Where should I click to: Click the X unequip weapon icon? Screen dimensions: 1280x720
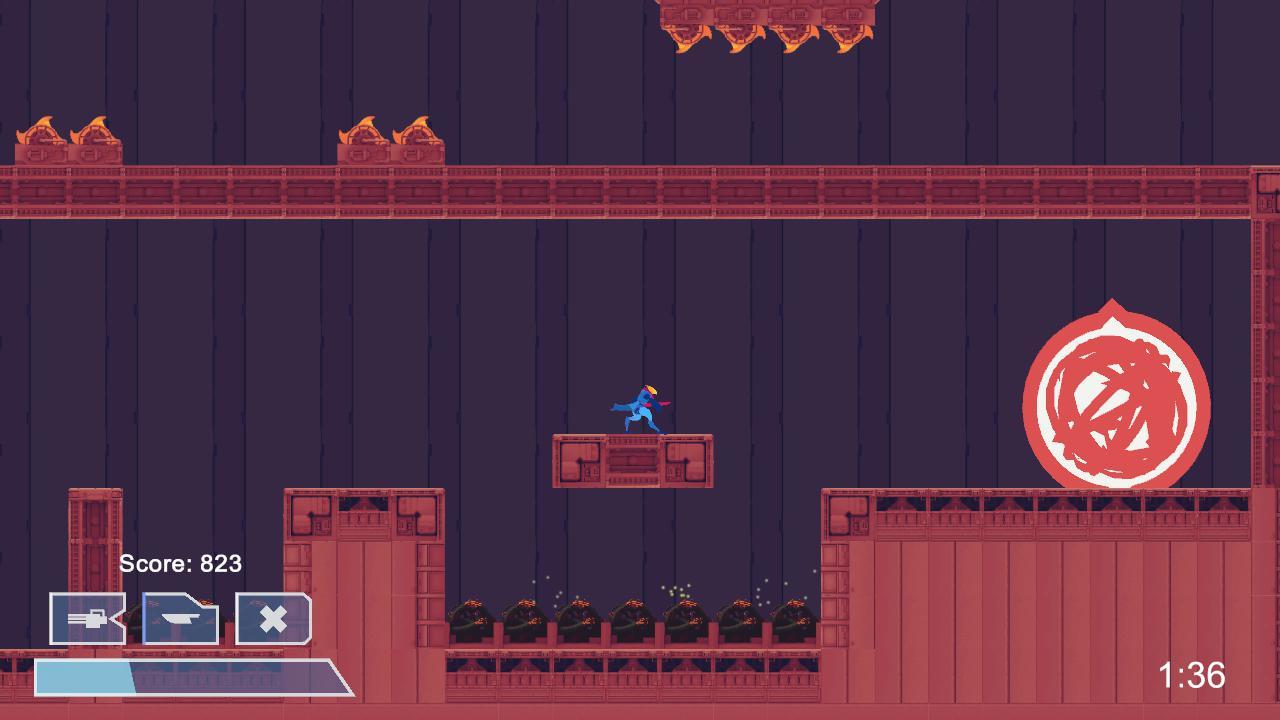point(272,619)
